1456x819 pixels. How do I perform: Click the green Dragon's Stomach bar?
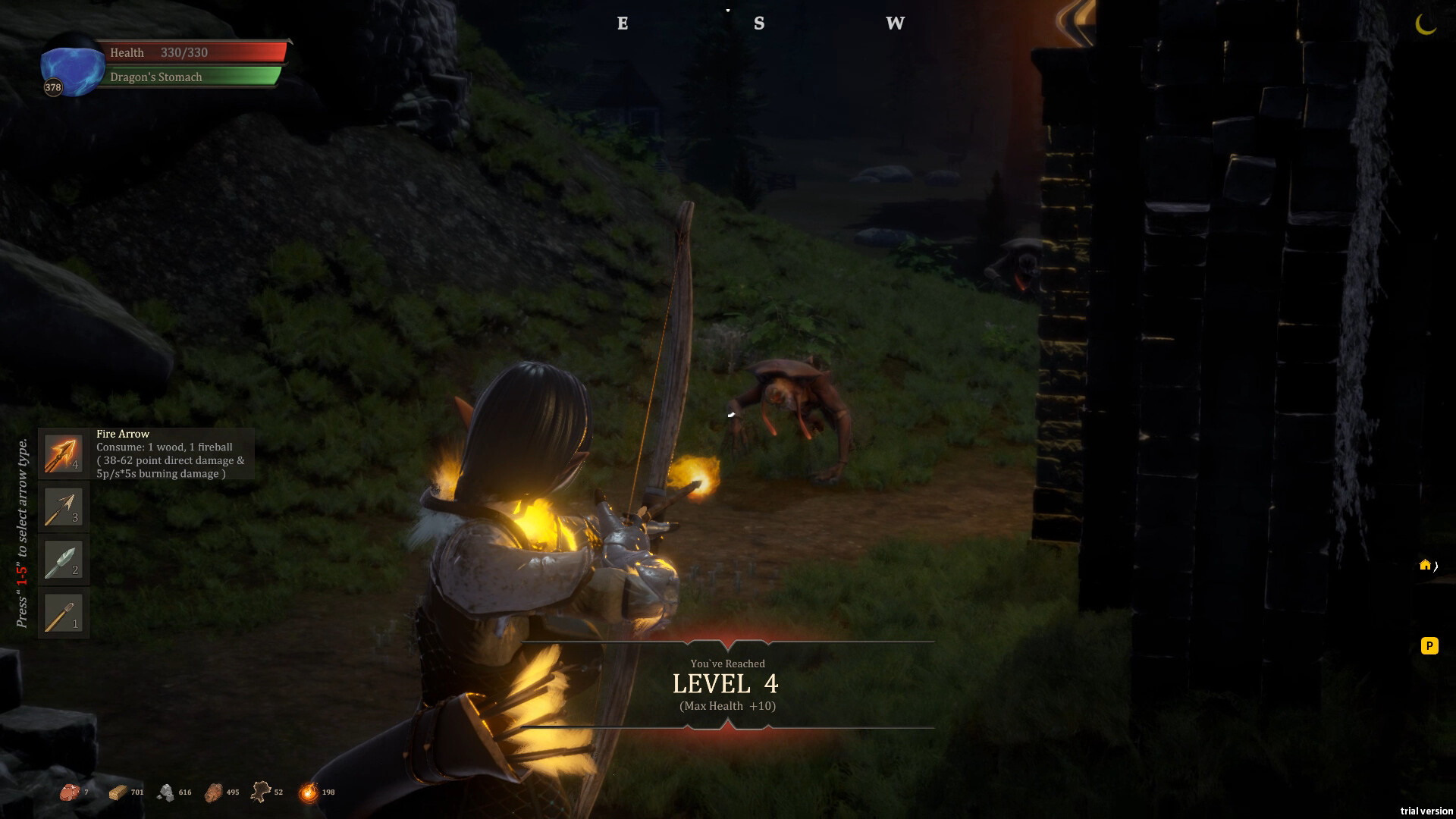(x=193, y=76)
